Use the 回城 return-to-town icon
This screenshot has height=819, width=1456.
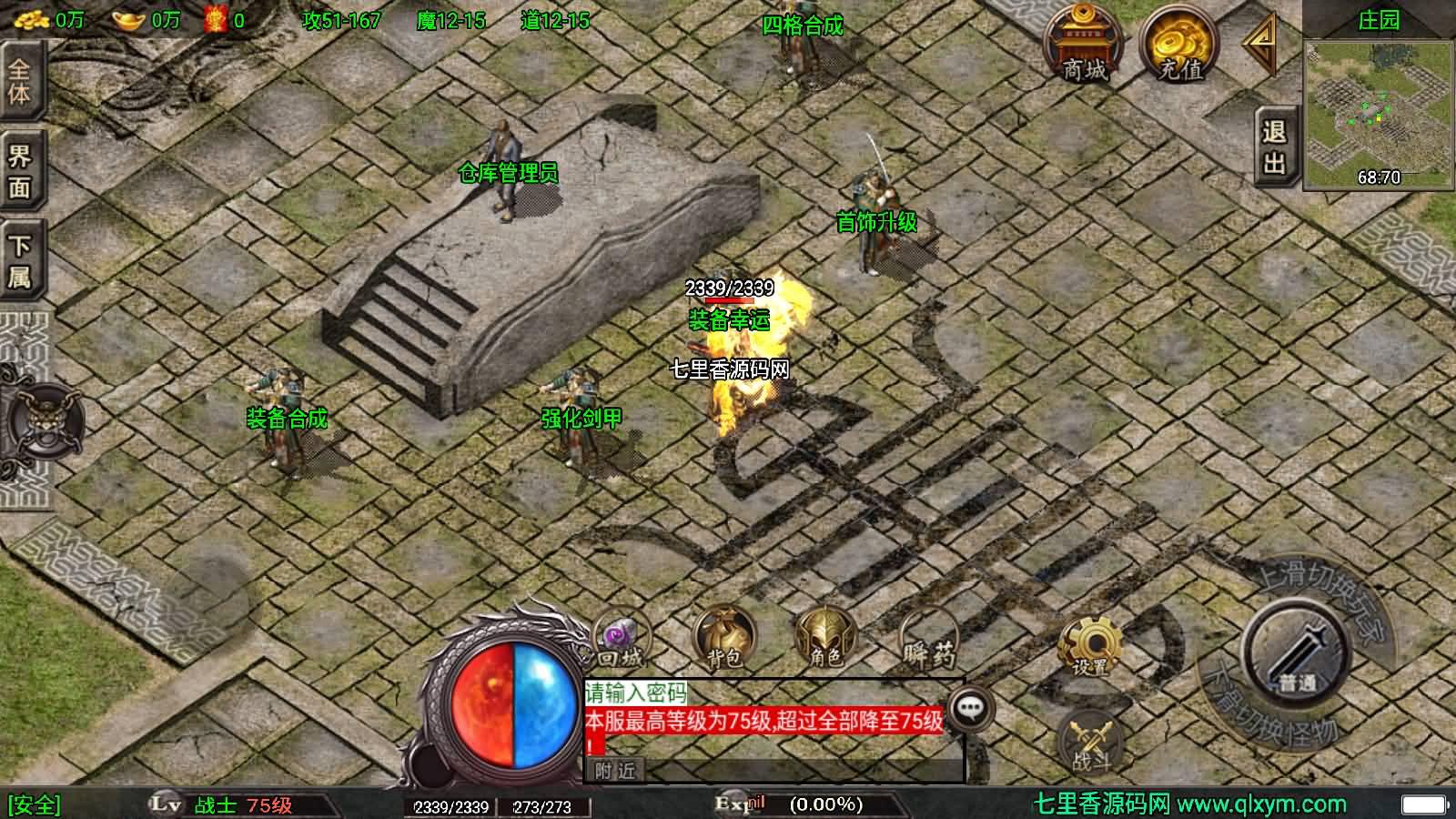point(622,639)
